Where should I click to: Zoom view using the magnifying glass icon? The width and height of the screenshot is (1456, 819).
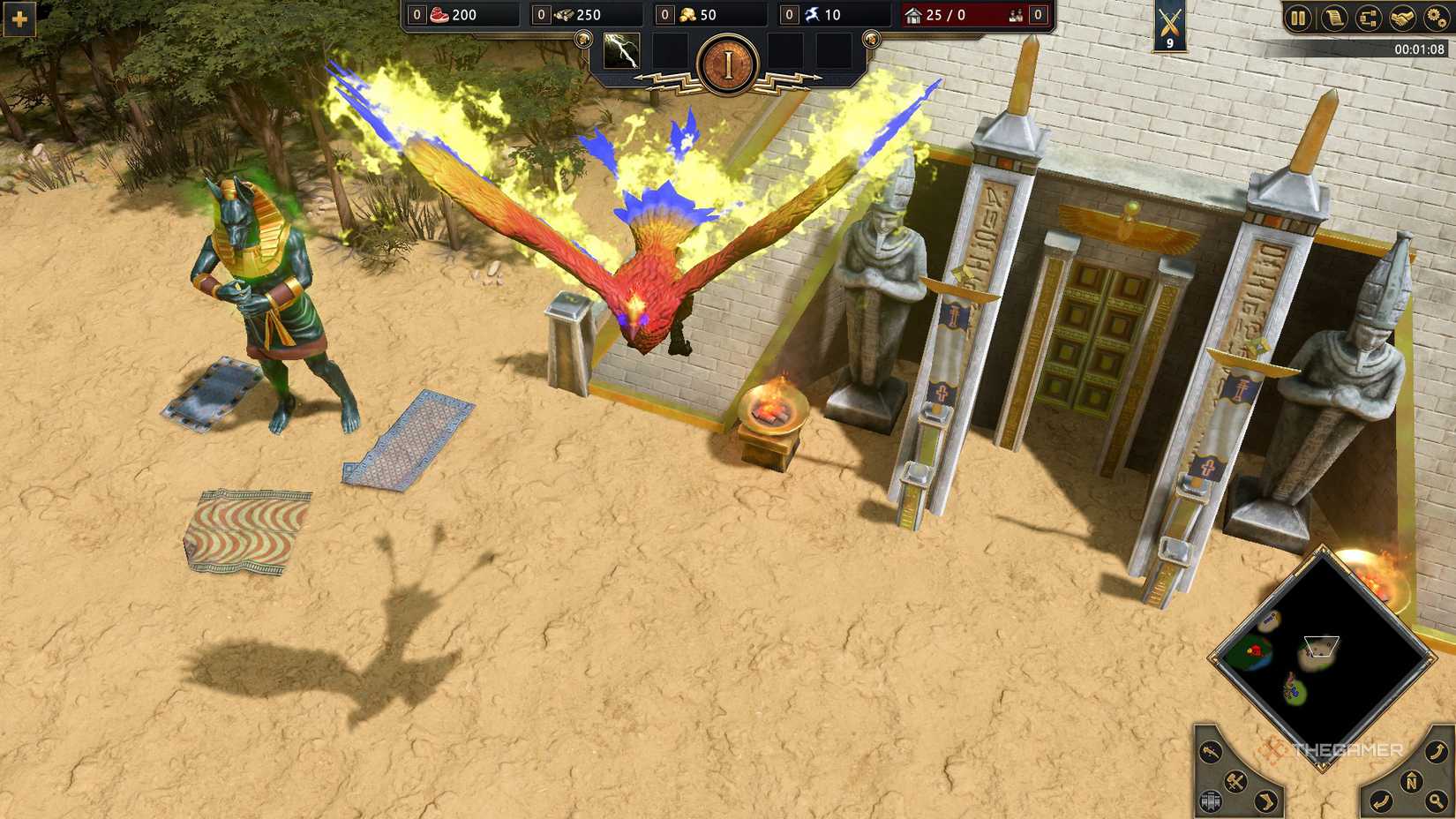tap(1437, 800)
